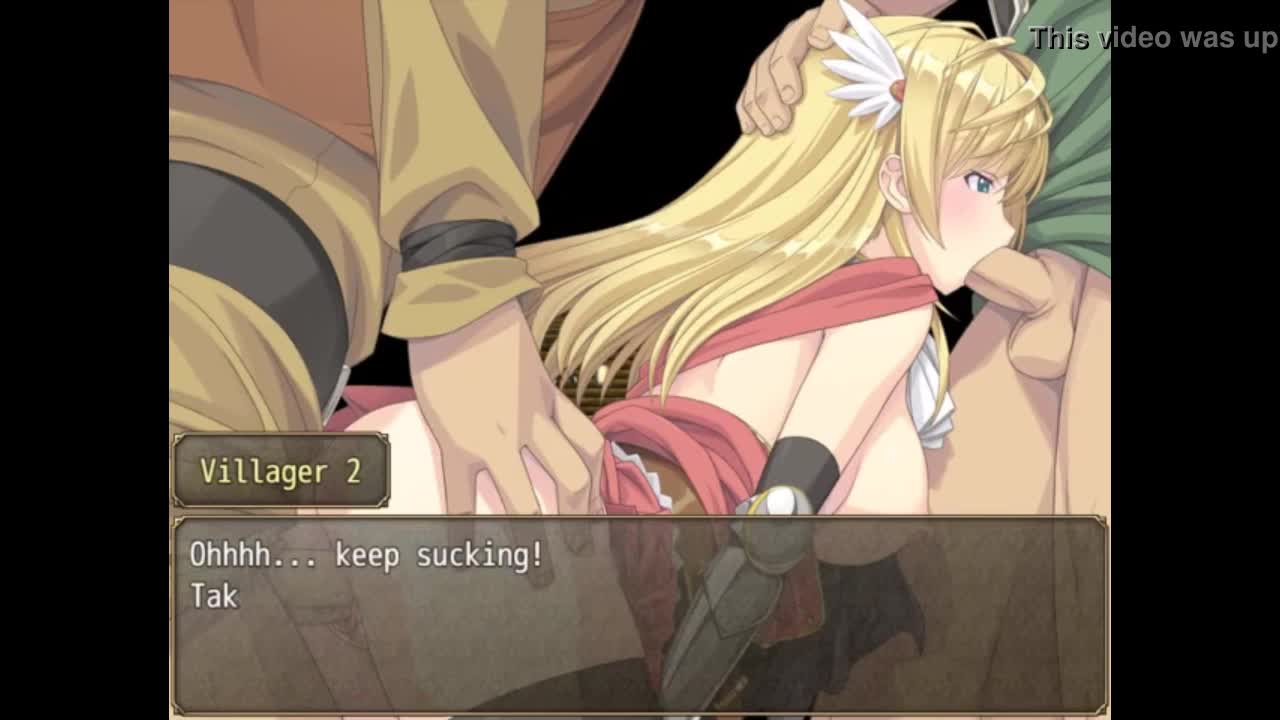This screenshot has width=1280, height=720.
Task: Advance the dialogue message box text
Action: click(640, 614)
